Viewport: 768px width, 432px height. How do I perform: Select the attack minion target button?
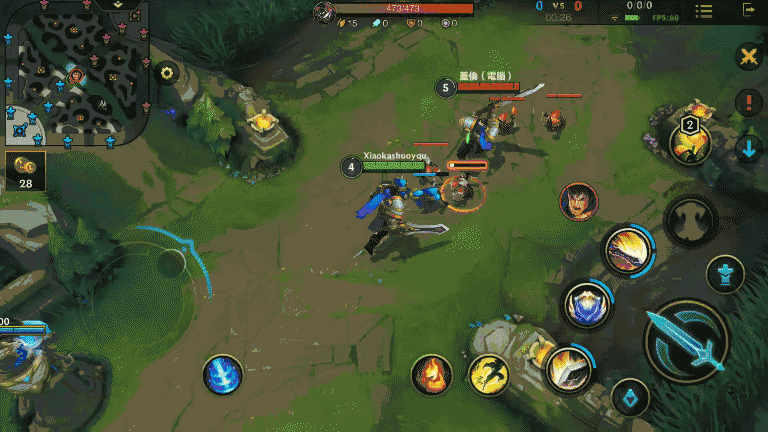[630, 397]
